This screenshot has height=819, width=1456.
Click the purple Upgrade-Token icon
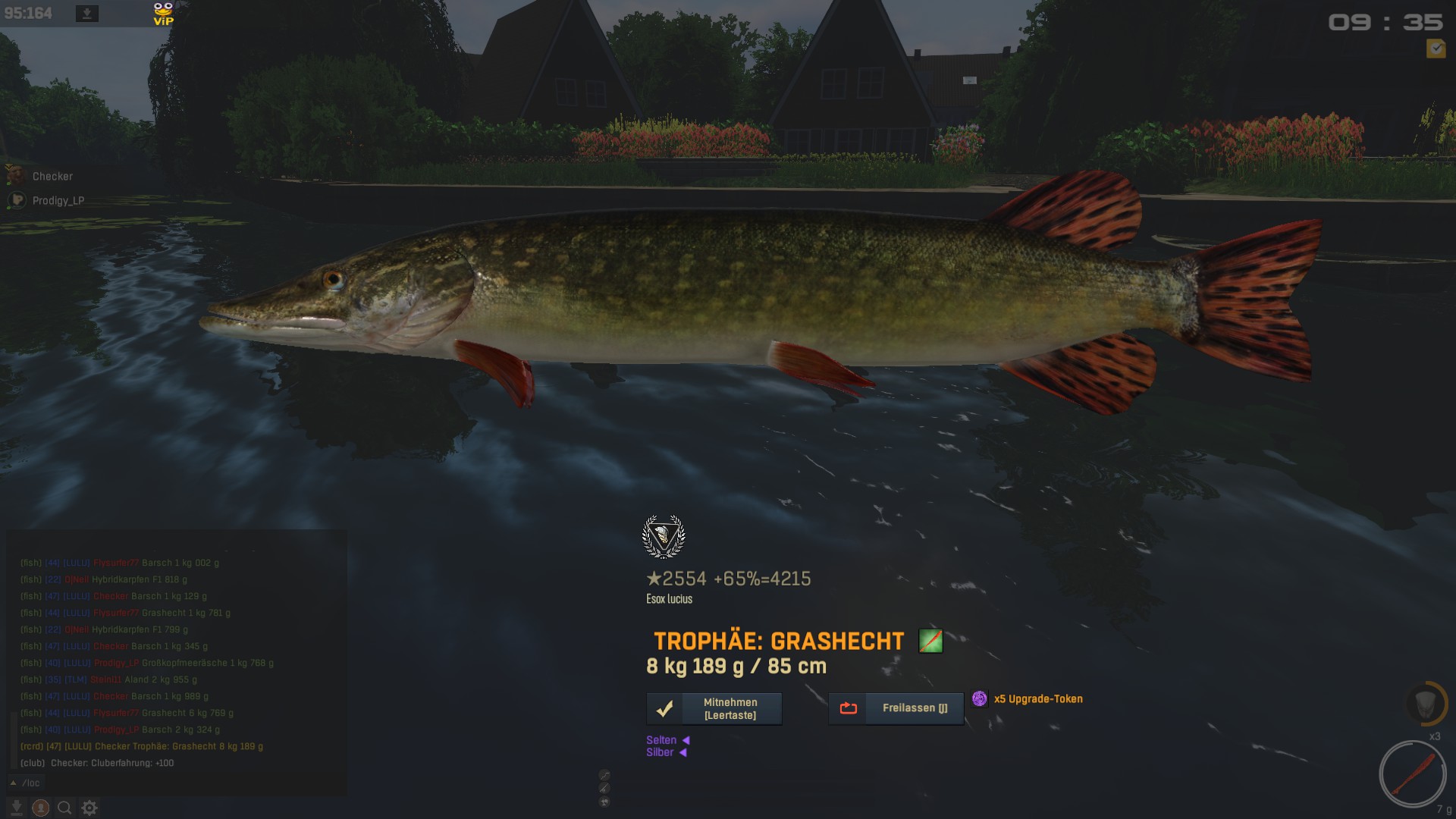point(980,698)
